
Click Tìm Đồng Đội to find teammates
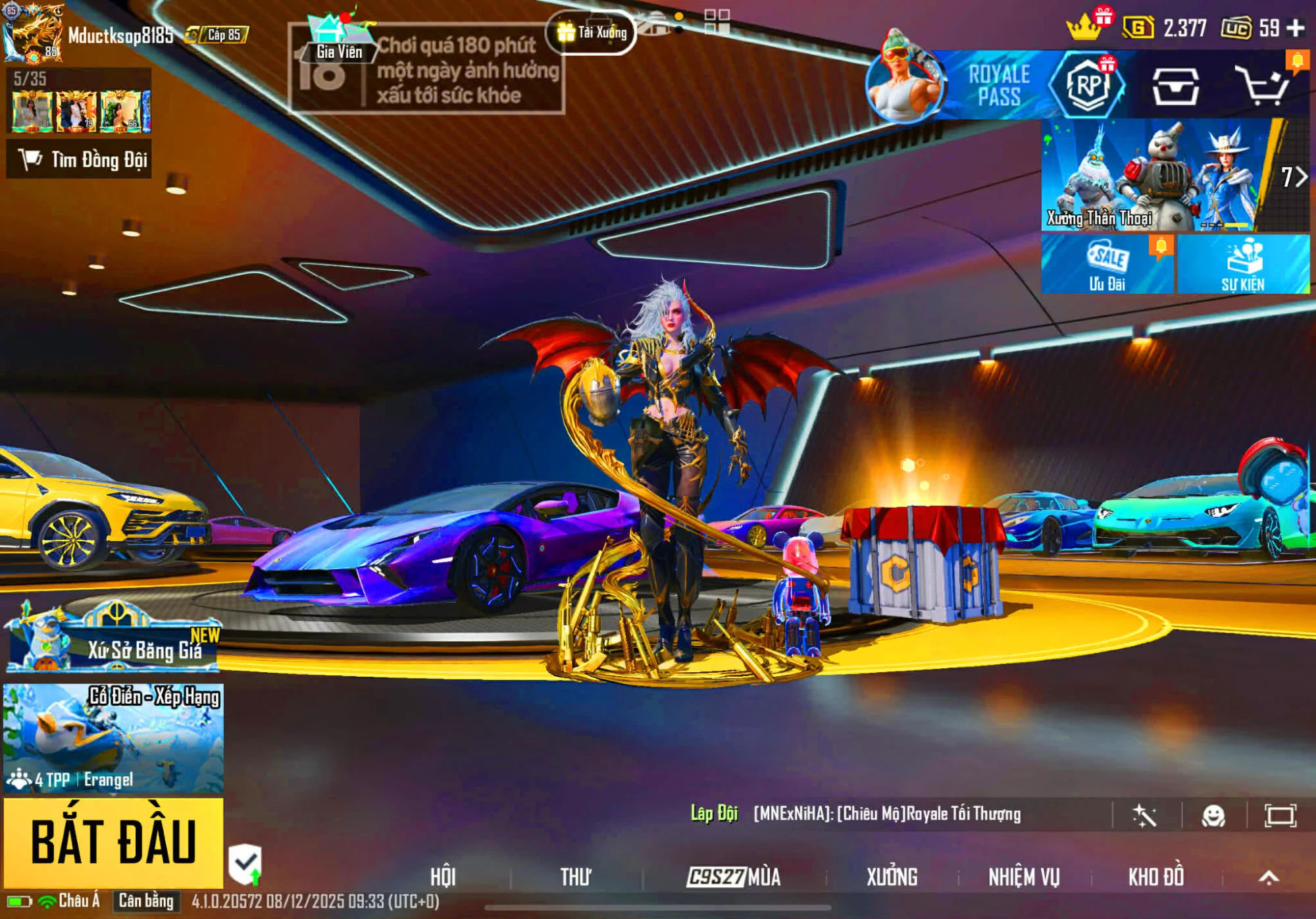click(80, 159)
